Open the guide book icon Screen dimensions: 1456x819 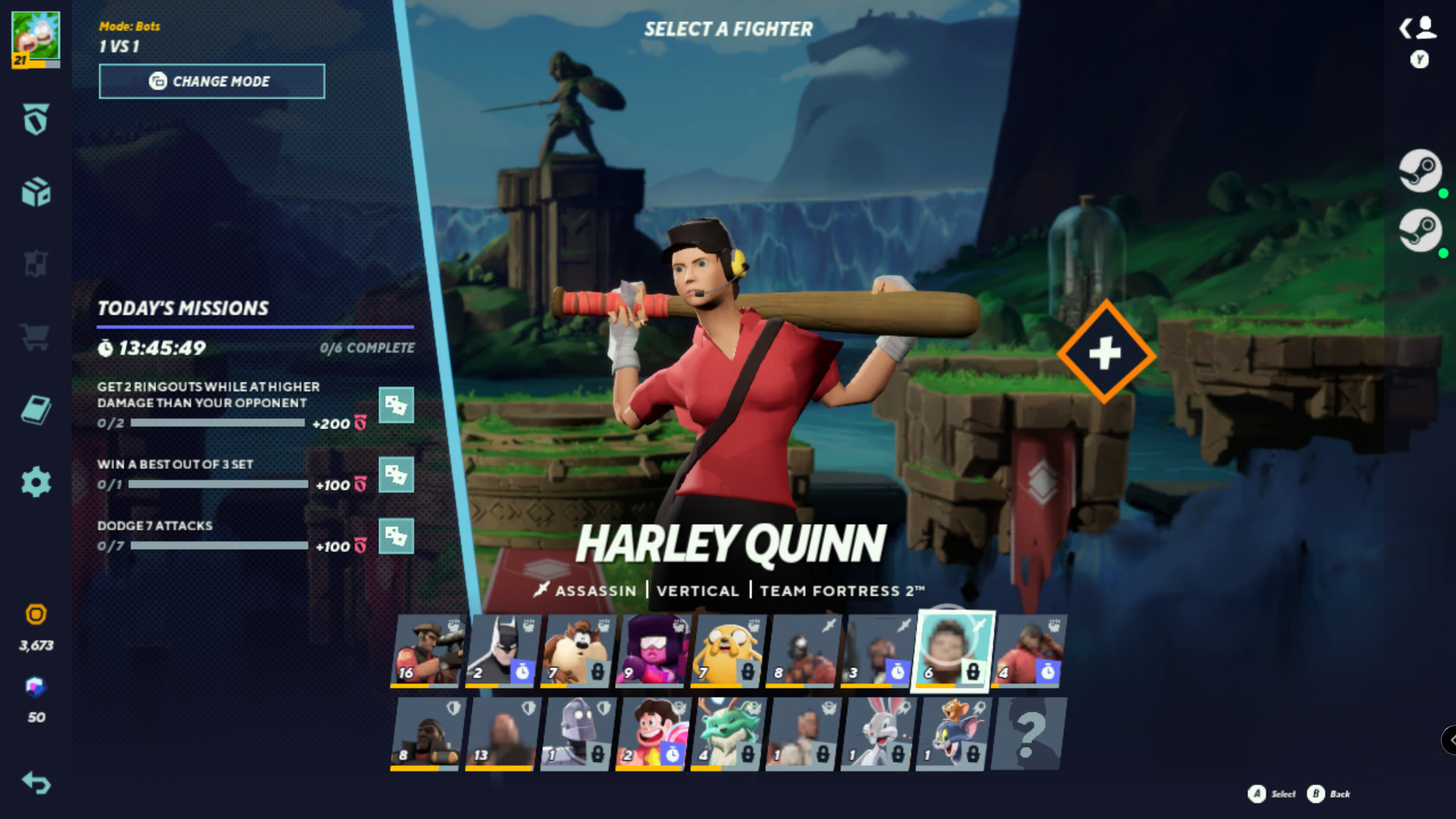click(36, 409)
